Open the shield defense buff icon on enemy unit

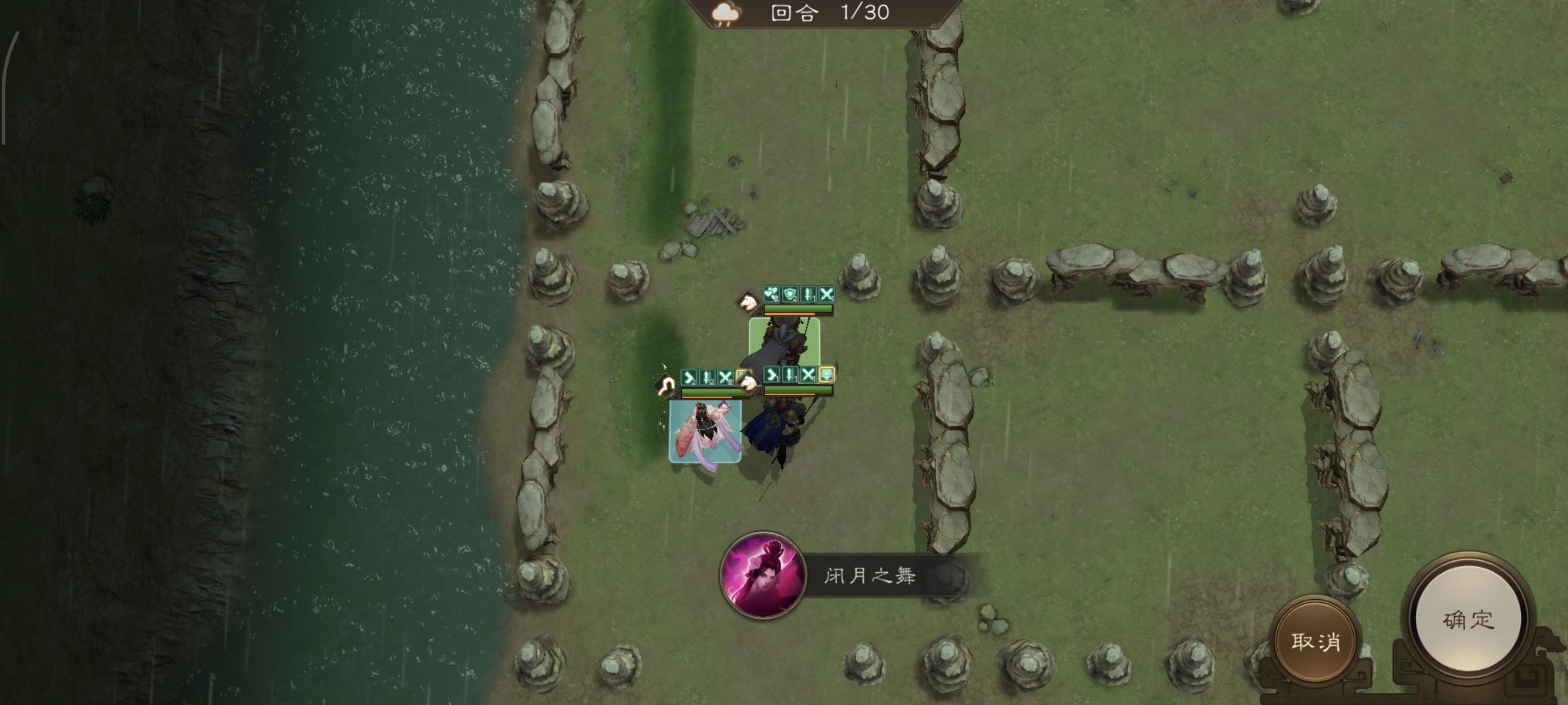point(789,296)
